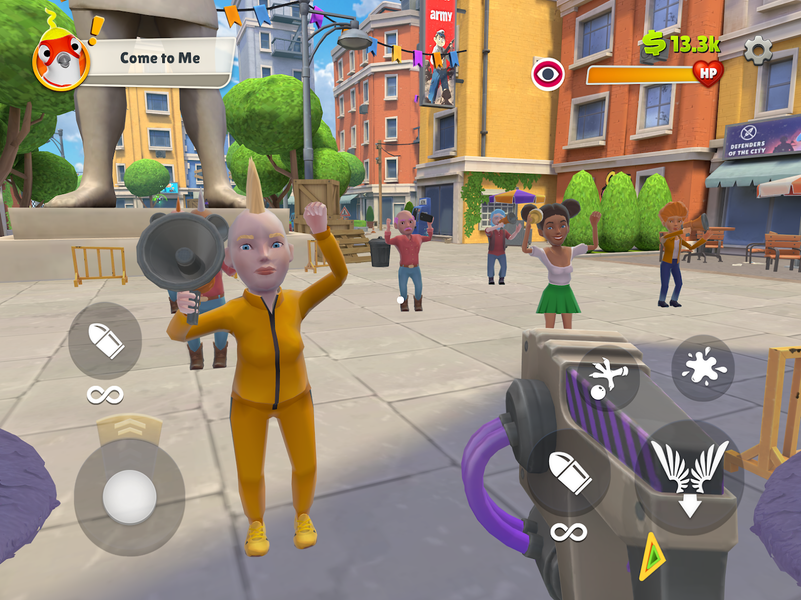Open the settings gear menu
Screen dimensions: 801x600
(x=758, y=48)
